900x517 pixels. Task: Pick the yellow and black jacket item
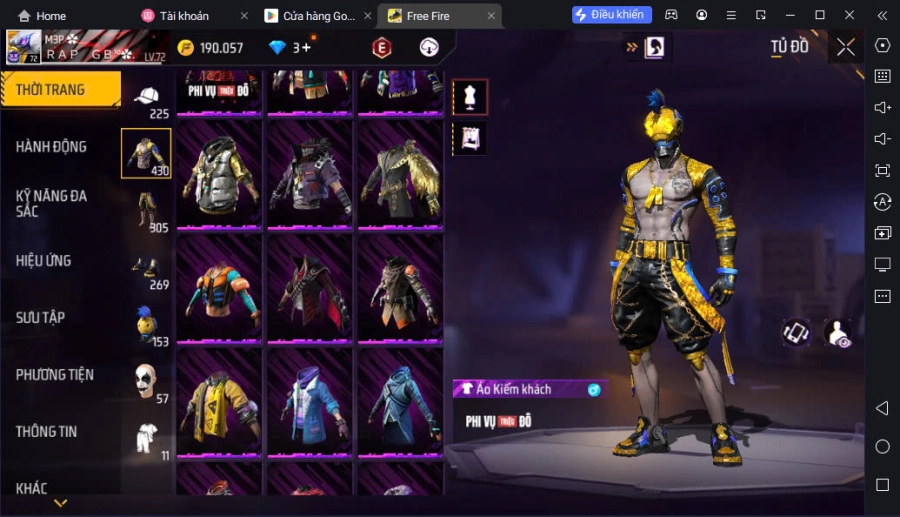click(x=219, y=403)
